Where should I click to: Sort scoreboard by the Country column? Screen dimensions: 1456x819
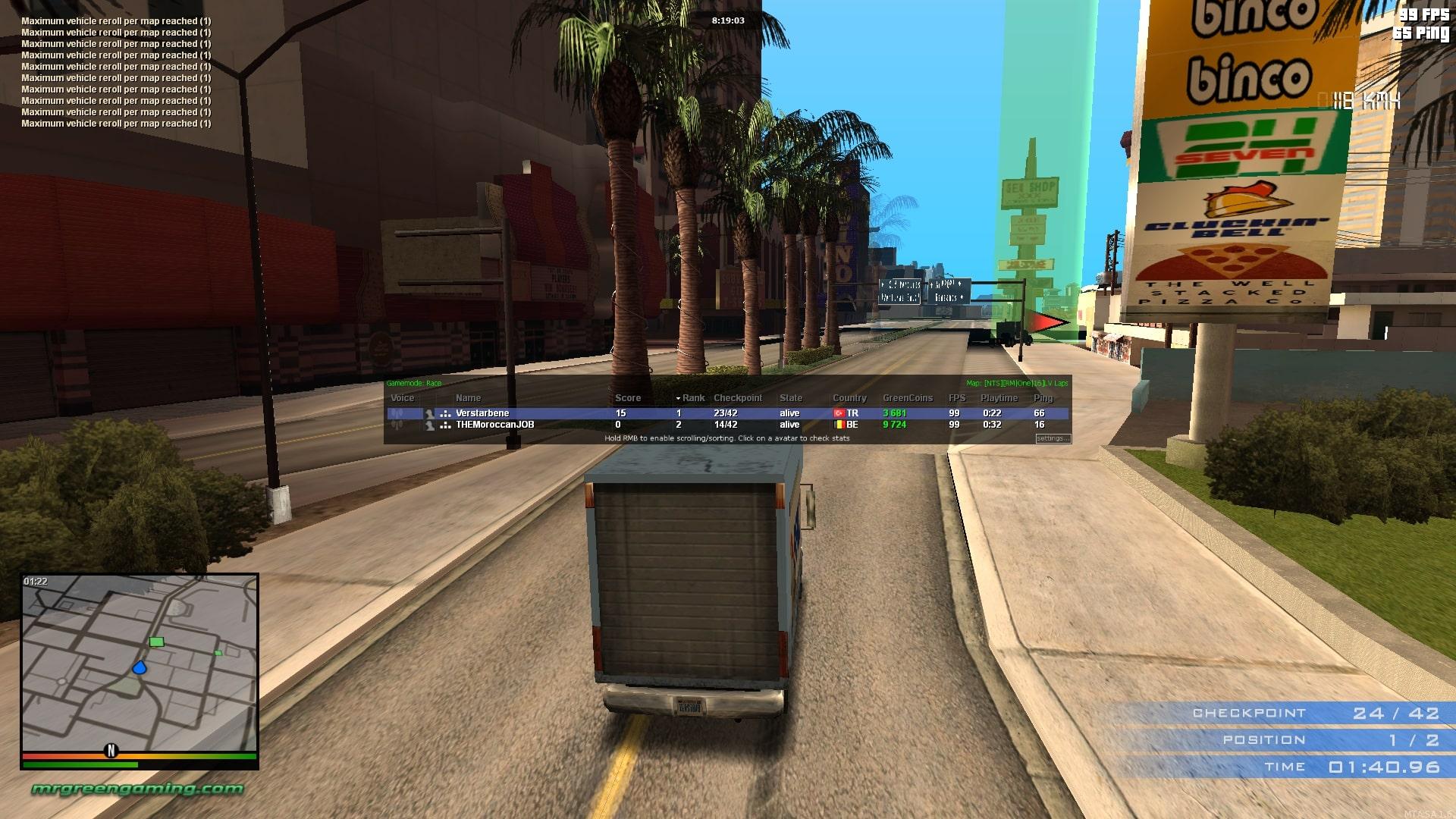coord(849,398)
